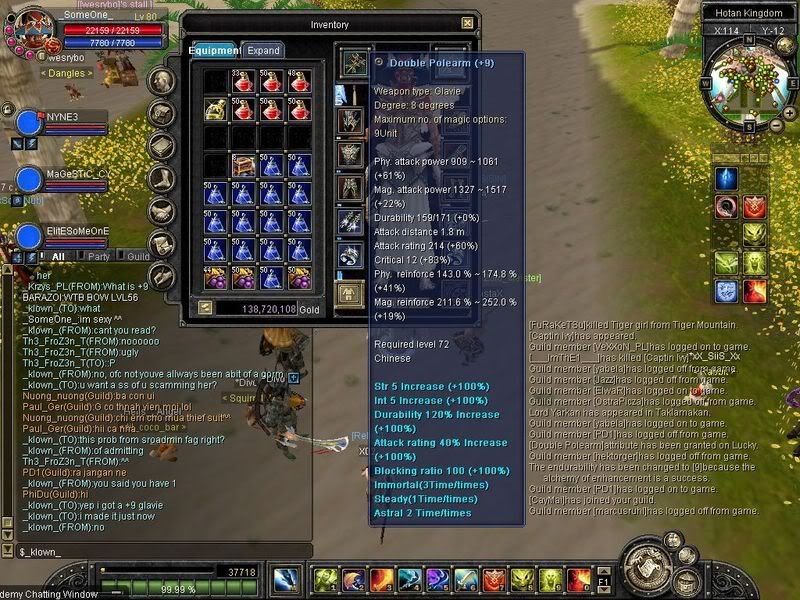
Task: Click the blue lightning buff icon
Action: [726, 178]
